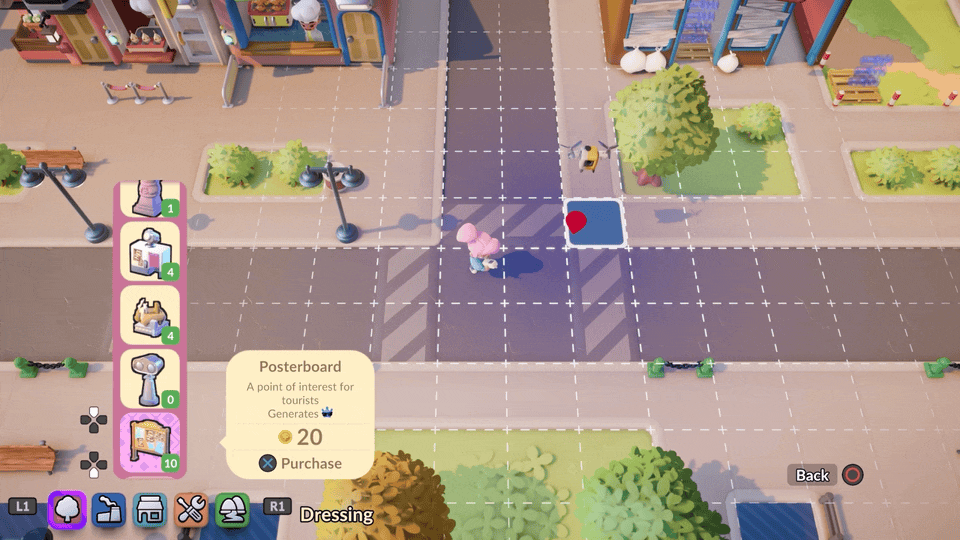Pick the golden fountain item slot
This screenshot has width=960, height=540.
pos(150,315)
